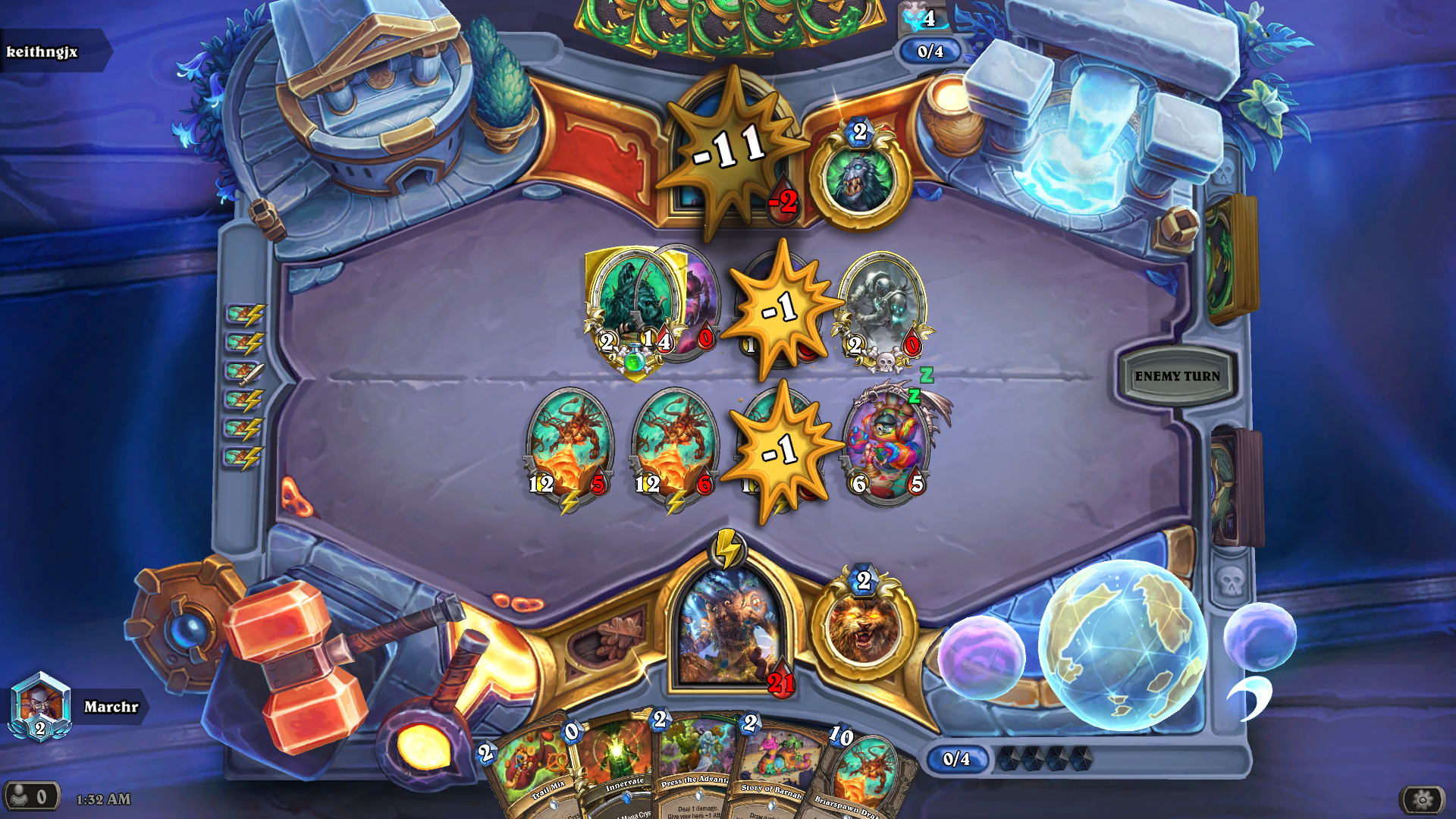The width and height of the screenshot is (1456, 819).
Task: Inspect the enemy's green beast hero power
Action: (x=860, y=180)
